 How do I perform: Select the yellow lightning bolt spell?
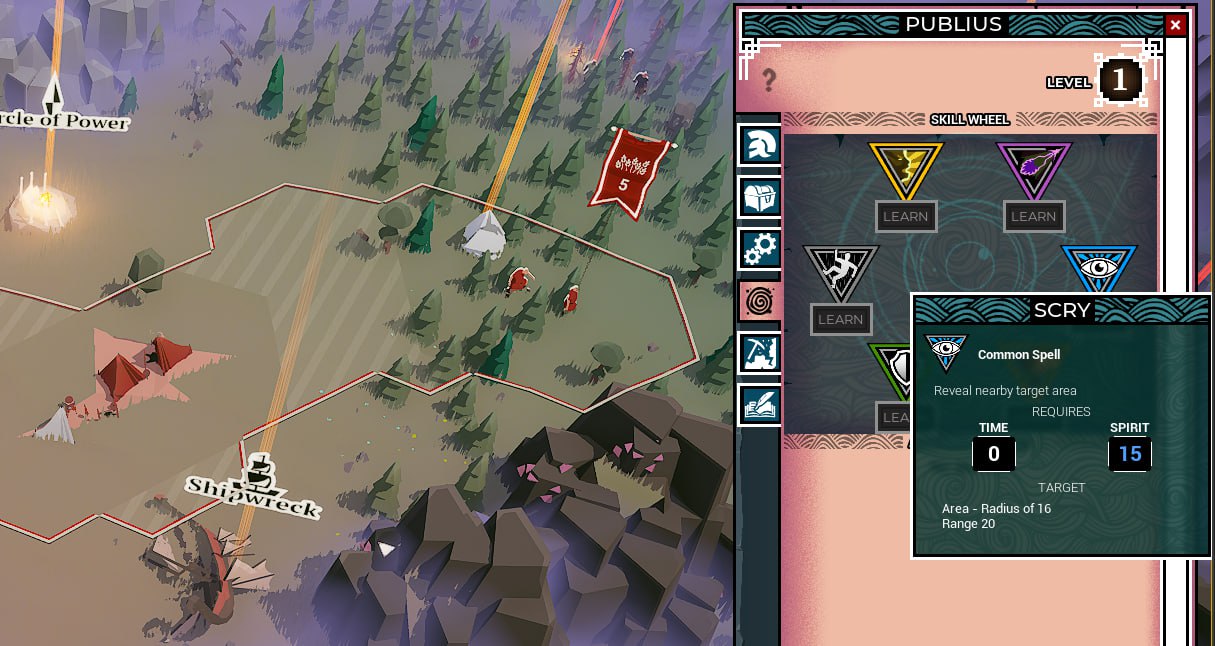[x=905, y=168]
